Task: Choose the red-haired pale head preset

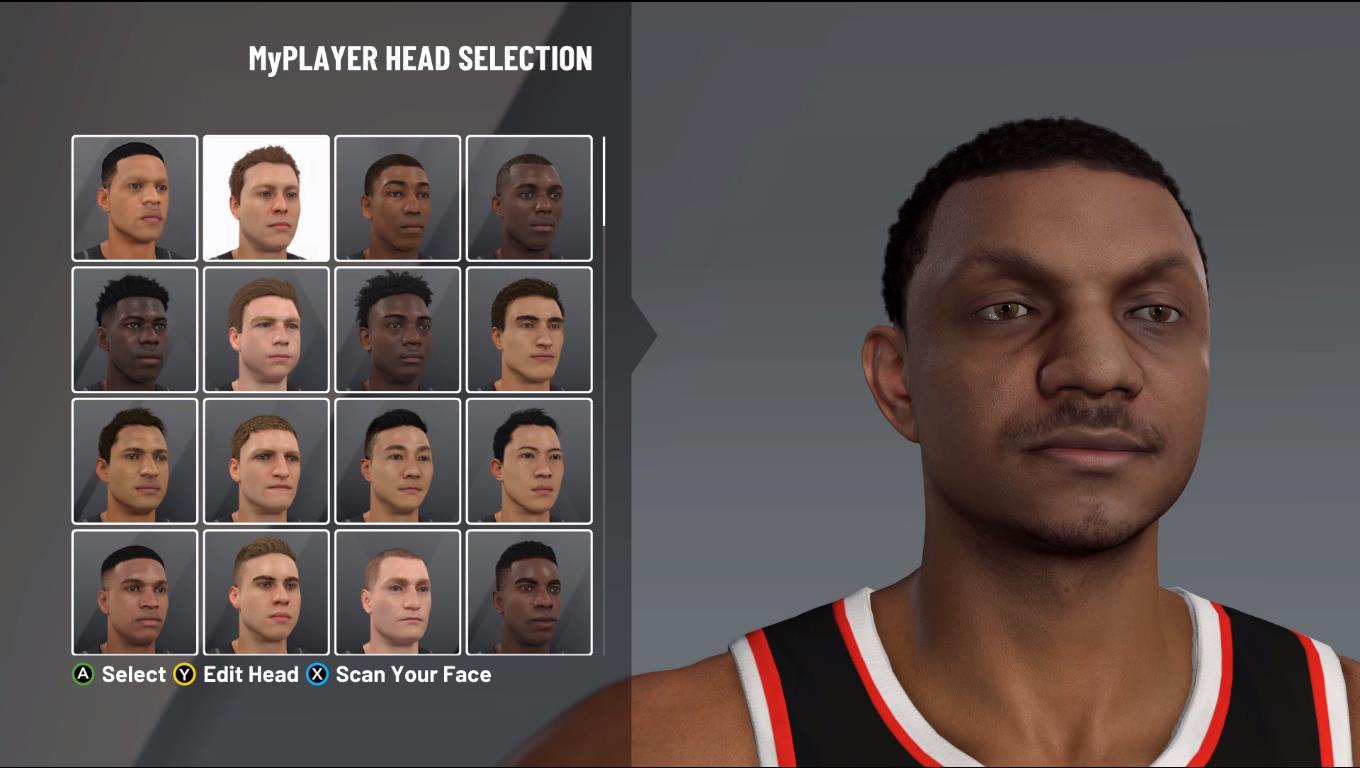Action: click(x=265, y=329)
